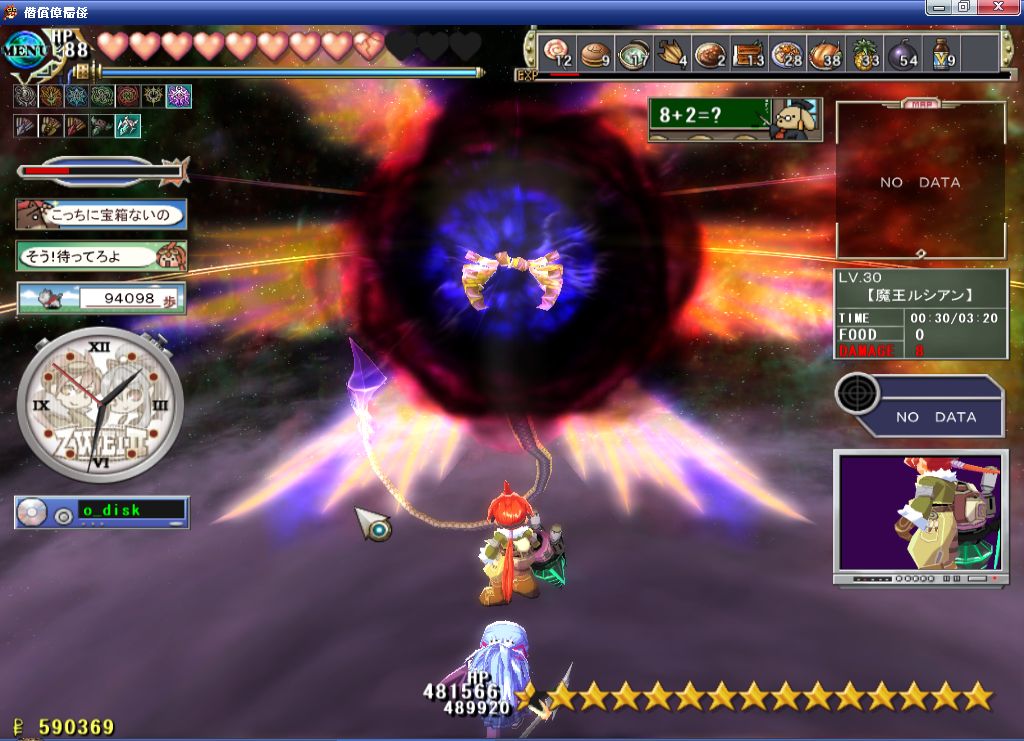Use the black bomb item
Viewport: 1024px width, 741px height.
pyautogui.click(x=904, y=52)
